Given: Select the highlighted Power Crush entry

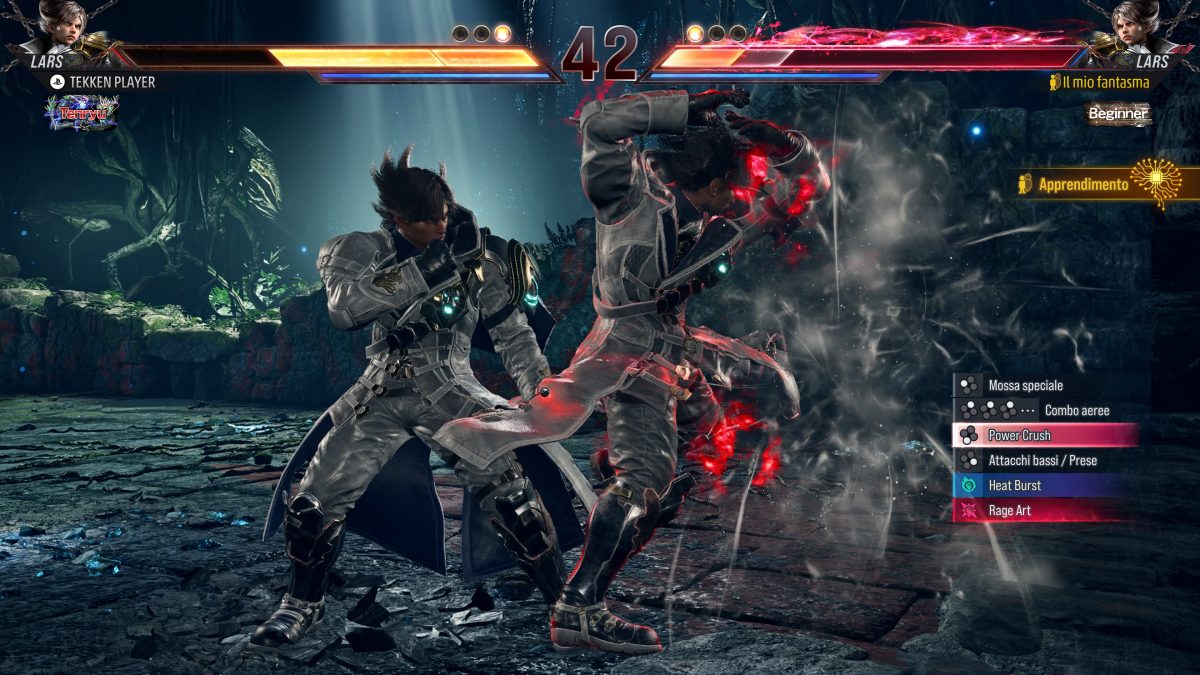Looking at the screenshot, I should (1045, 435).
